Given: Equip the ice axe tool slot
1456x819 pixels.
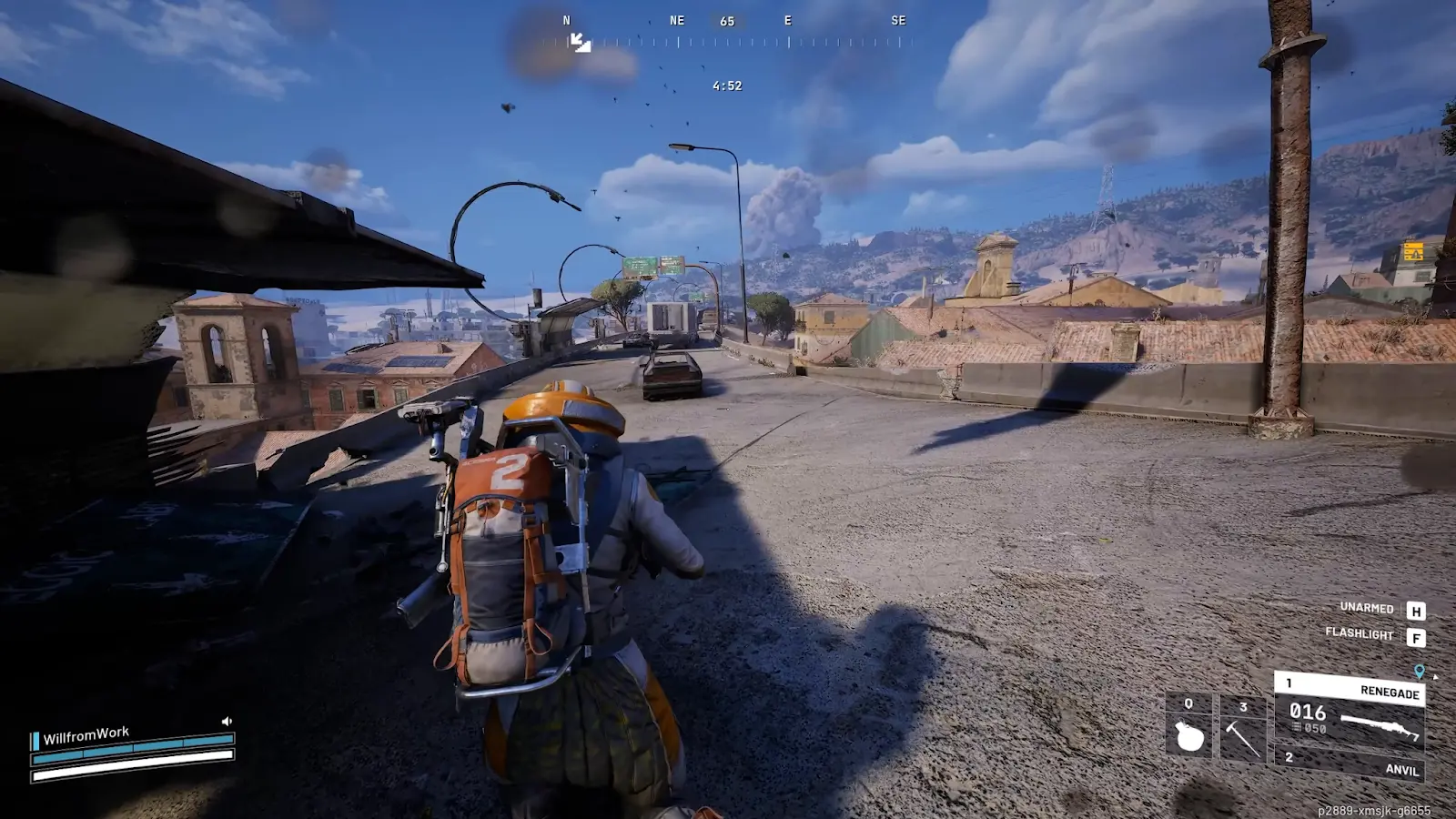Looking at the screenshot, I should pyautogui.click(x=1242, y=730).
